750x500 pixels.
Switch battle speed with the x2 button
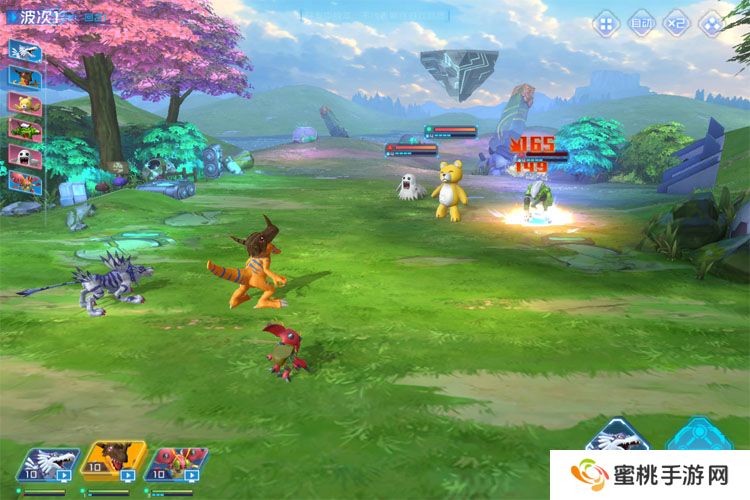(x=676, y=23)
